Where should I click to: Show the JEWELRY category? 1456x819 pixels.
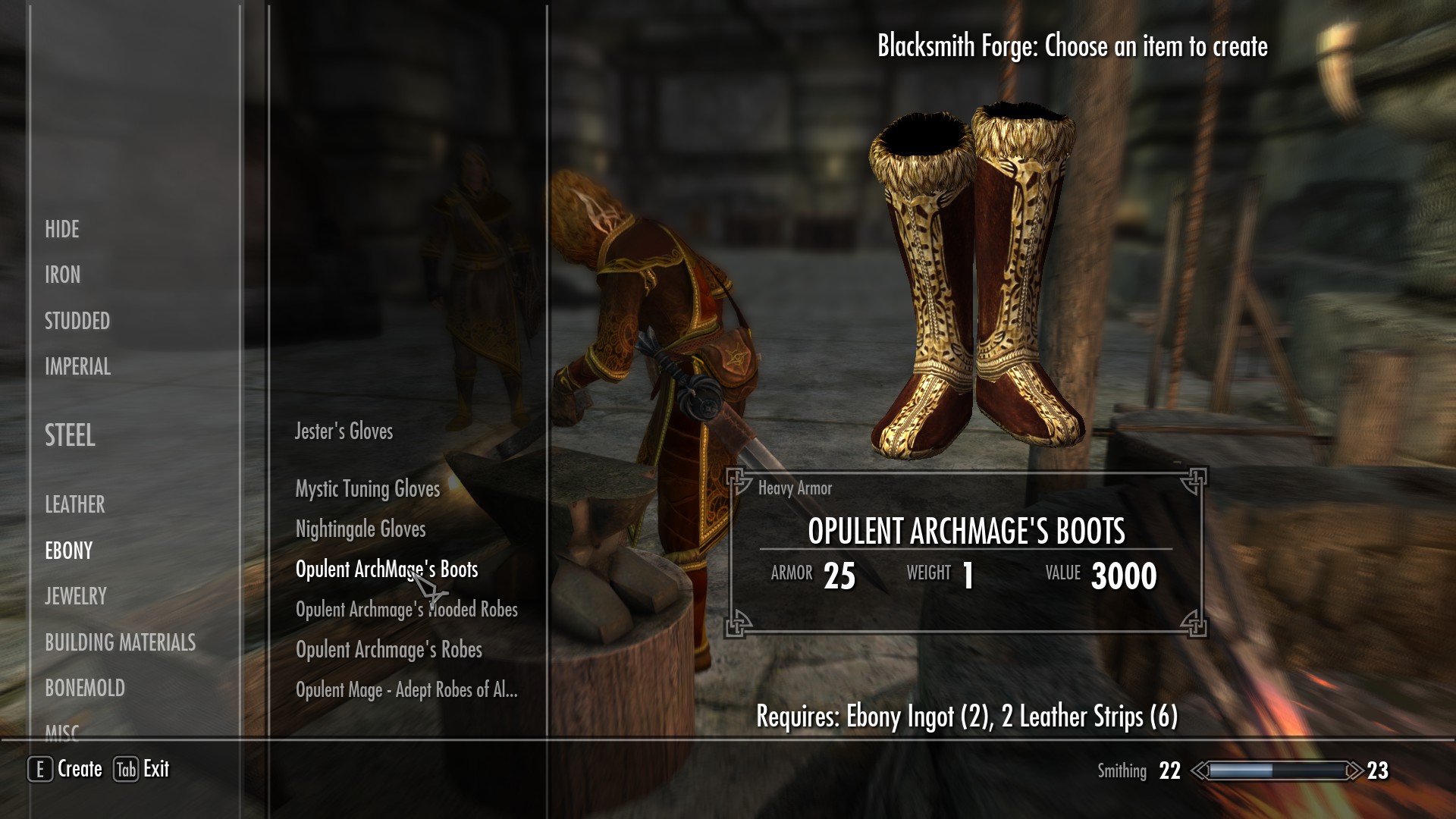[x=76, y=596]
